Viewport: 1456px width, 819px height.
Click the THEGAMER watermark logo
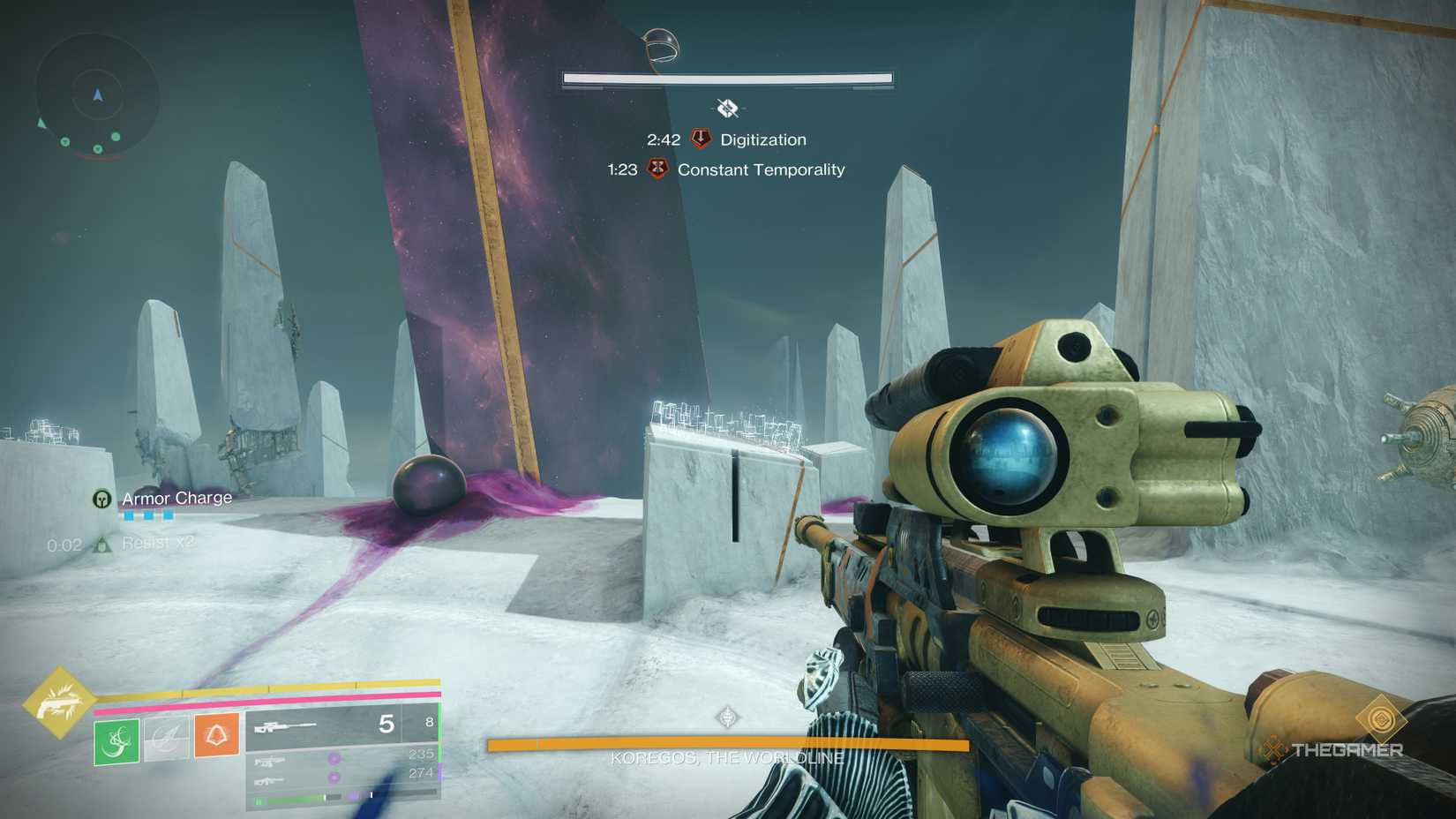1334,751
